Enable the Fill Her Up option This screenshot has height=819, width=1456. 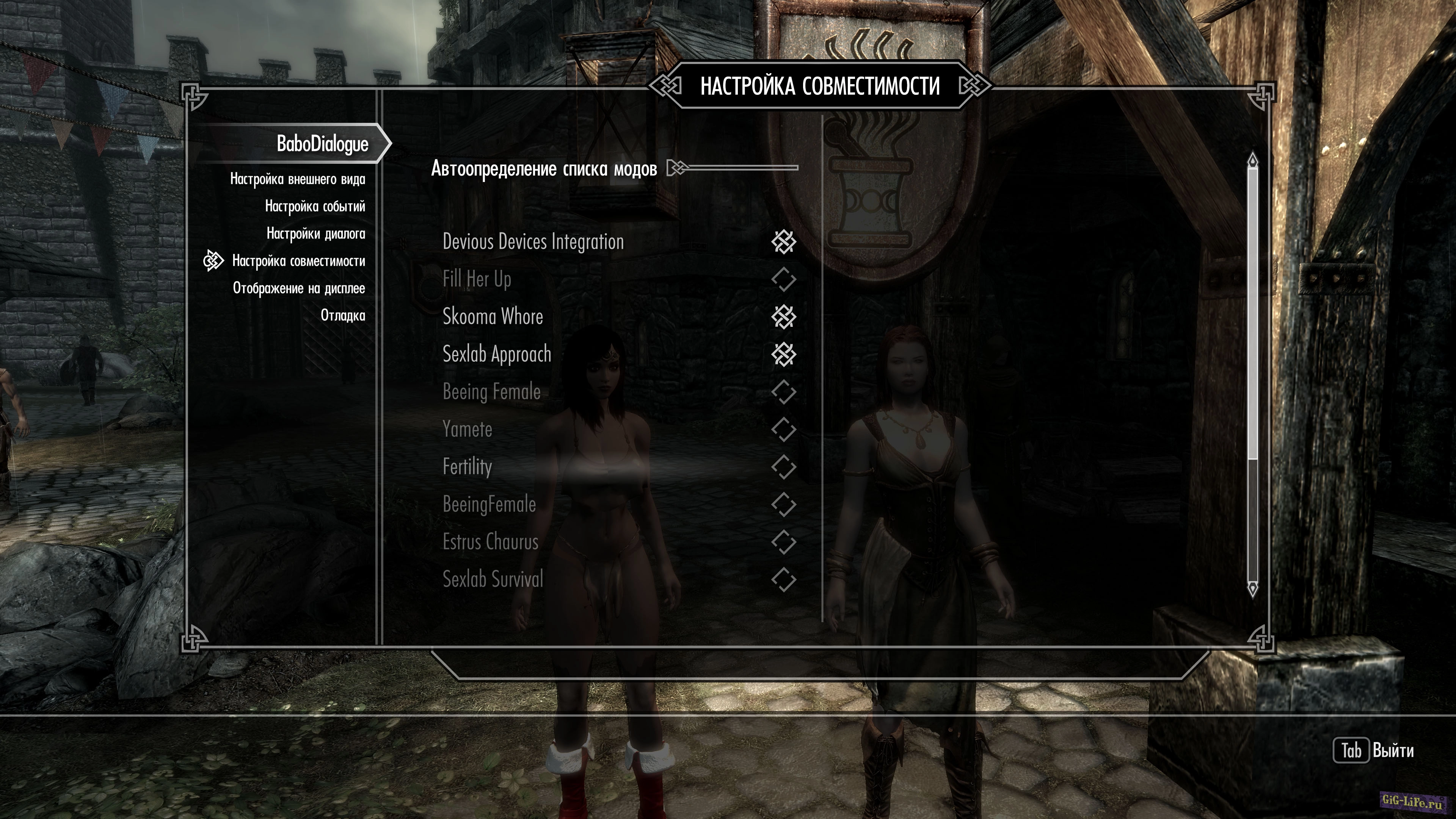783,279
